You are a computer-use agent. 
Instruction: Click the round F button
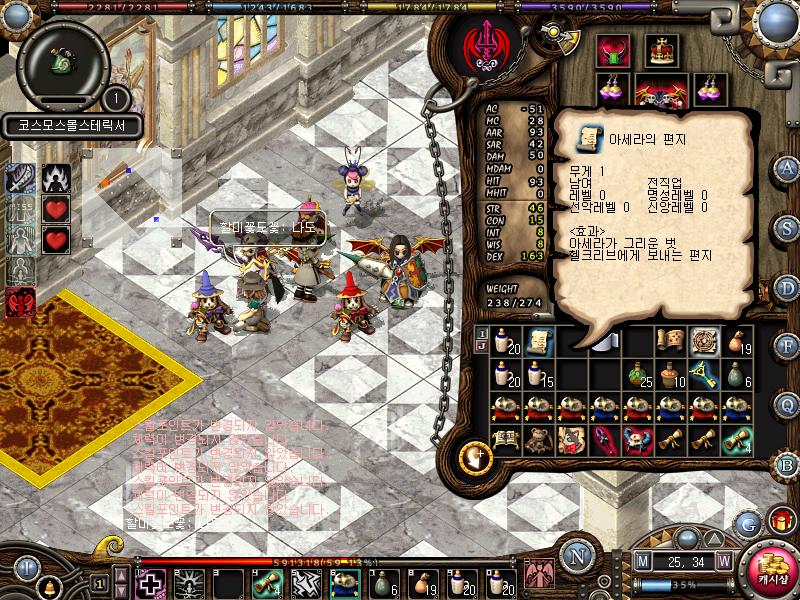787,345
